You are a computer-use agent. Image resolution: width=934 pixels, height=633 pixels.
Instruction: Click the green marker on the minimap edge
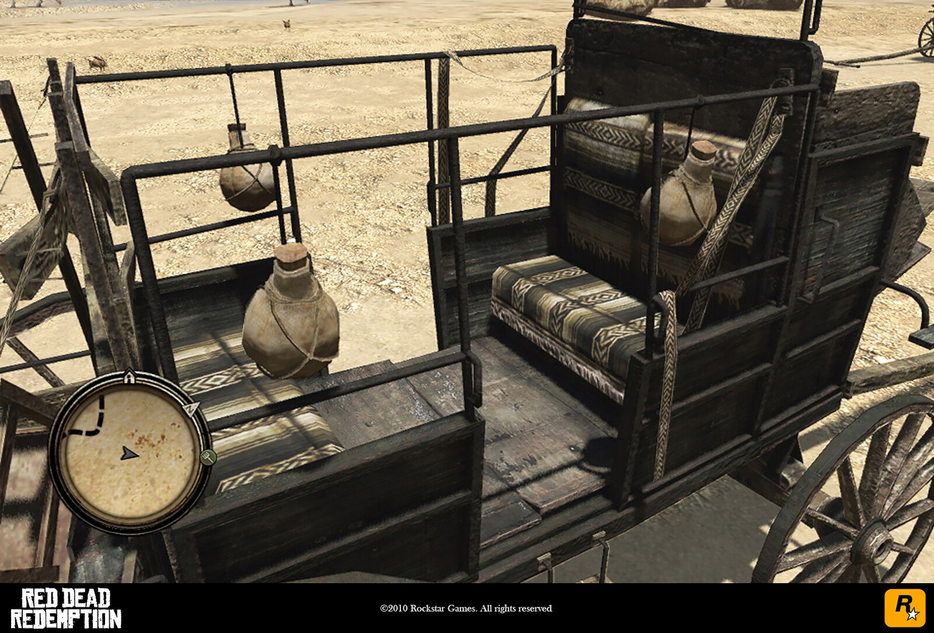pos(208,457)
